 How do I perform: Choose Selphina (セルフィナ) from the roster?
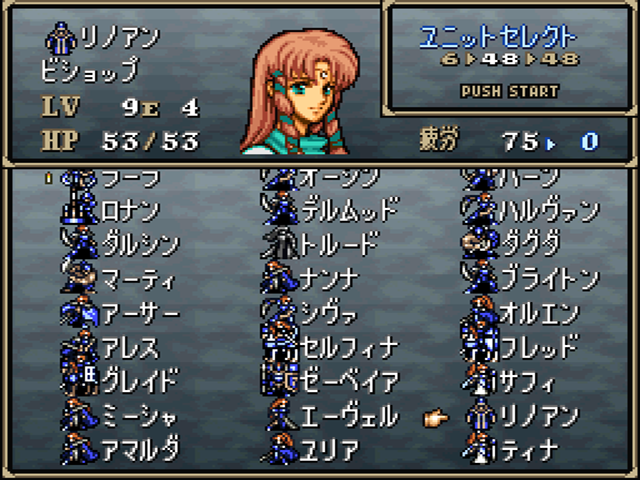click(348, 347)
